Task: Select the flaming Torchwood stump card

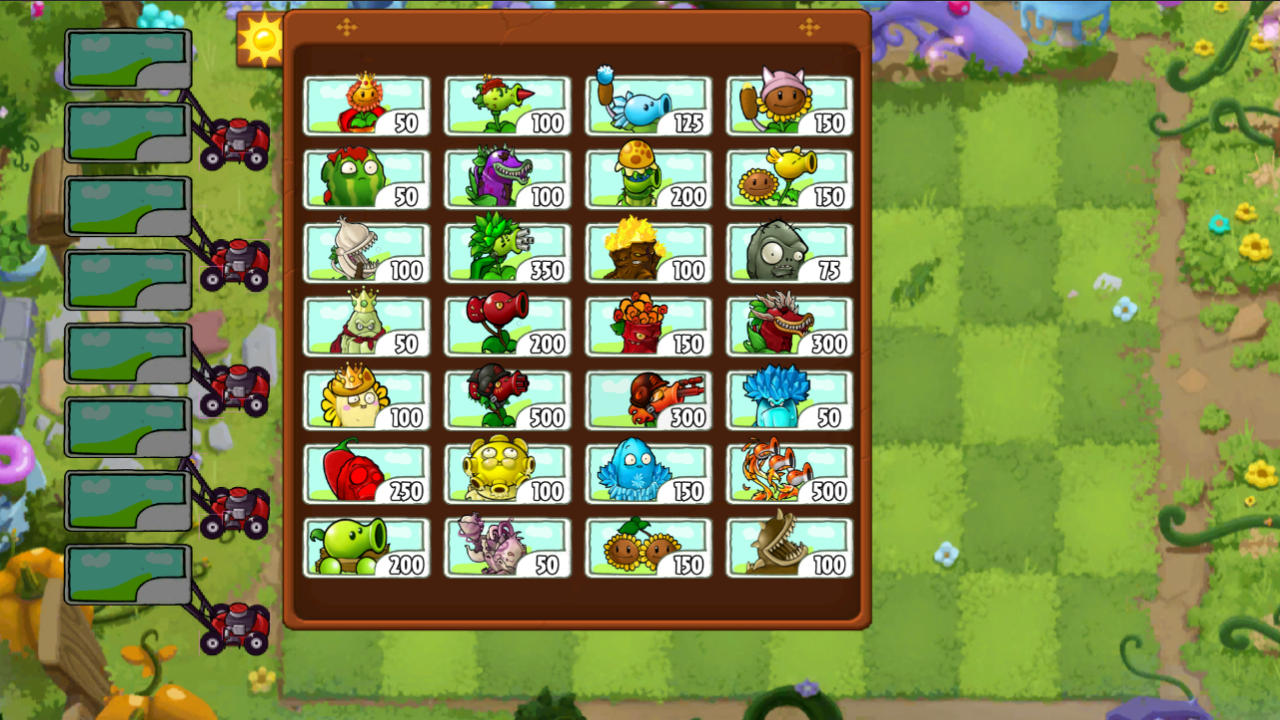Action: pyautogui.click(x=647, y=251)
